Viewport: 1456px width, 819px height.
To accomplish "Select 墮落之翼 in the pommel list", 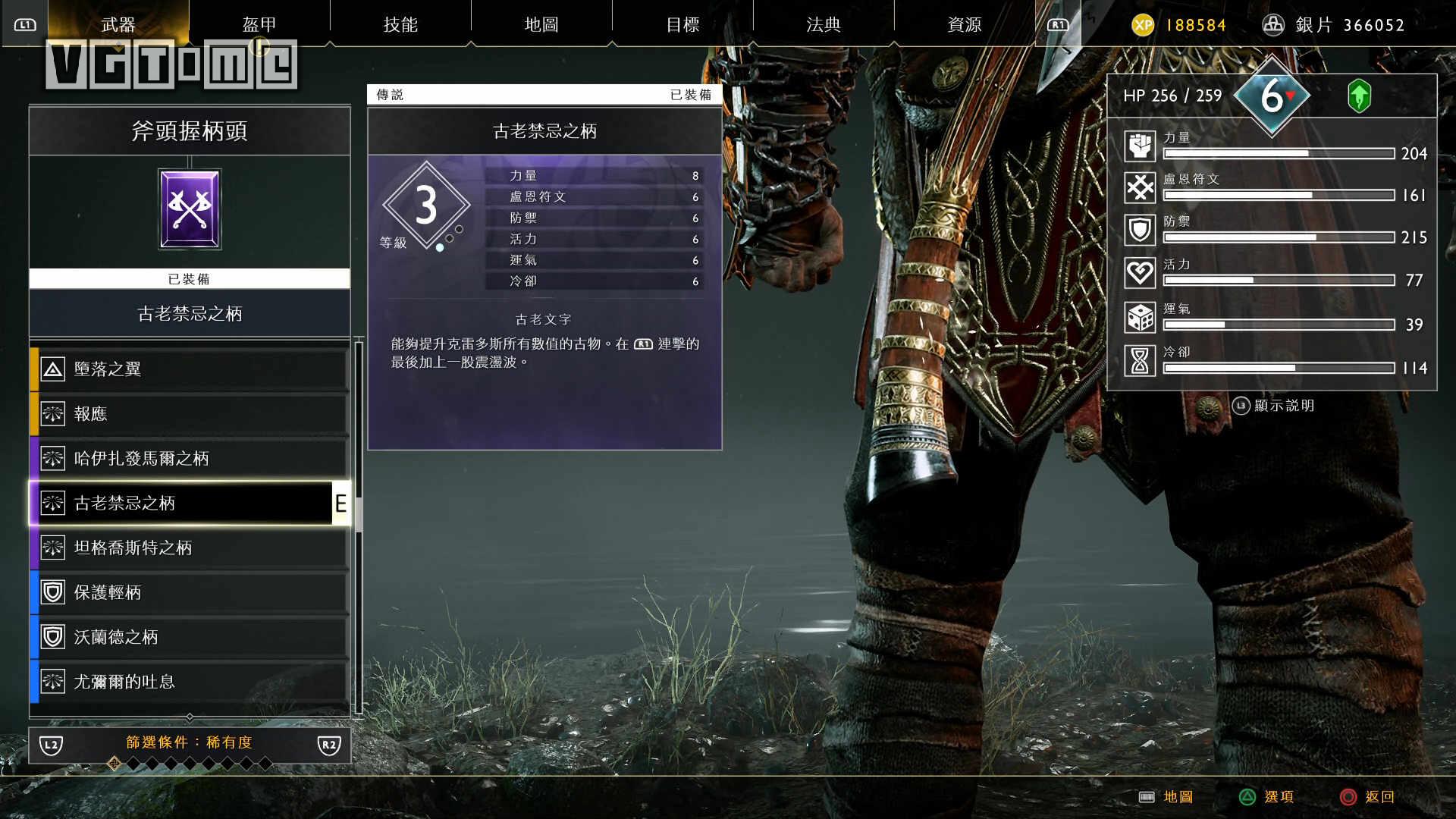I will pos(190,369).
